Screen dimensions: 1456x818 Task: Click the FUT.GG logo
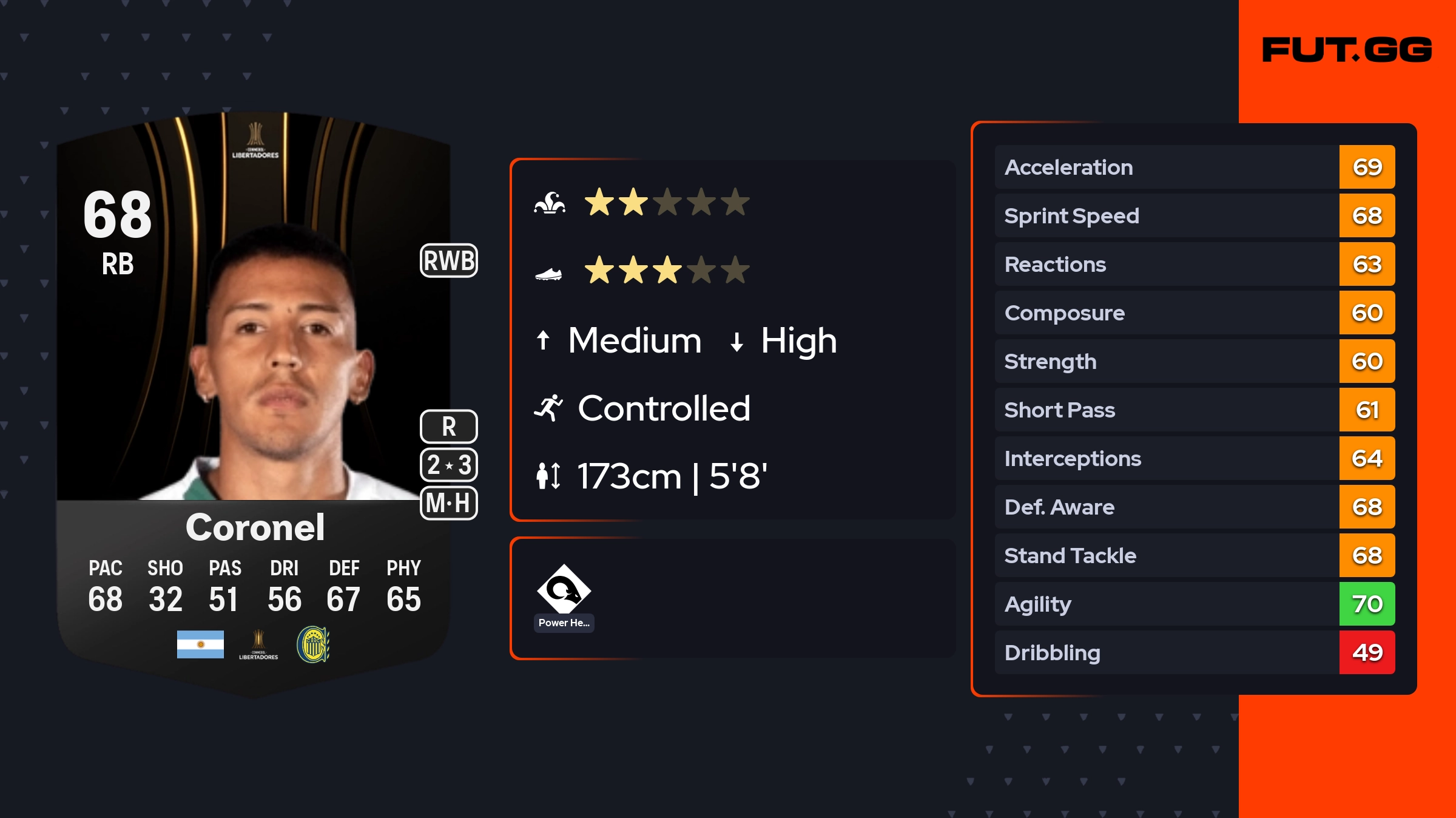(1346, 50)
